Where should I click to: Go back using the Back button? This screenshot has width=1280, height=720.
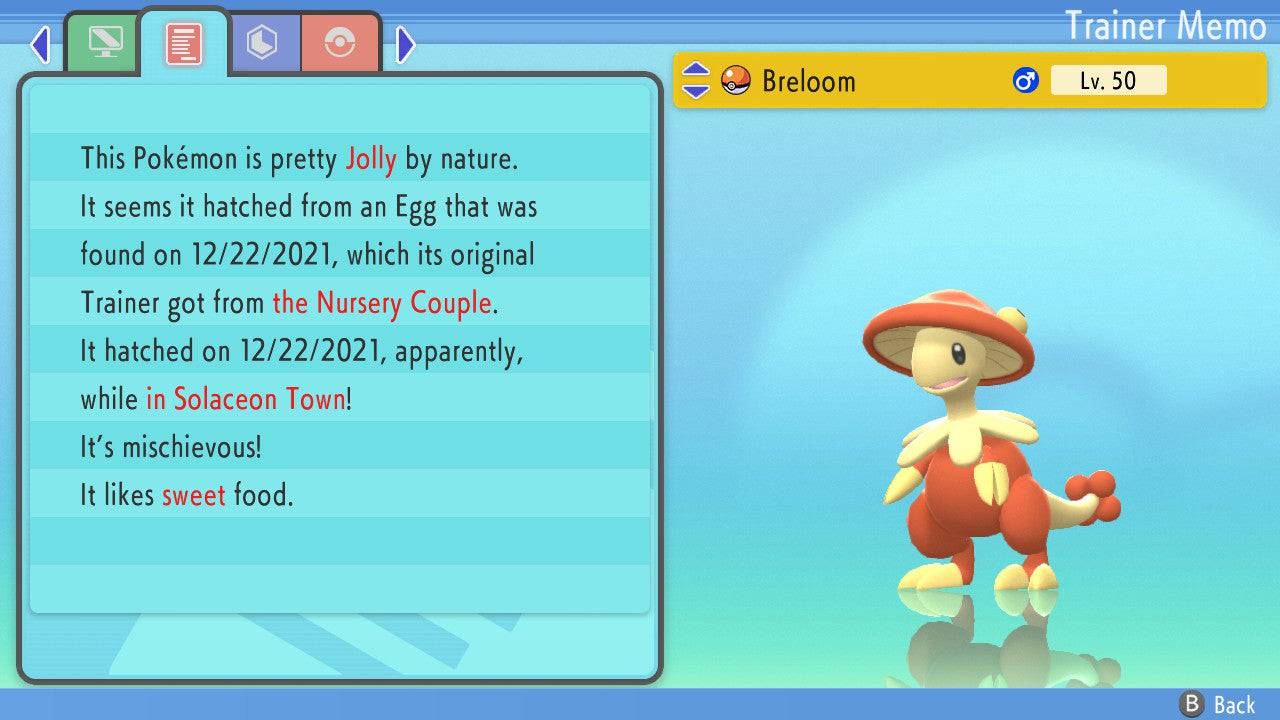tap(1218, 705)
